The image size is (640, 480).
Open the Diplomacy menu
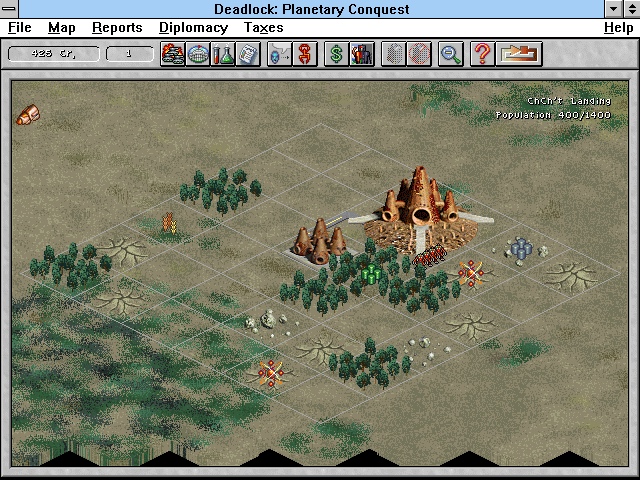pyautogui.click(x=193, y=28)
